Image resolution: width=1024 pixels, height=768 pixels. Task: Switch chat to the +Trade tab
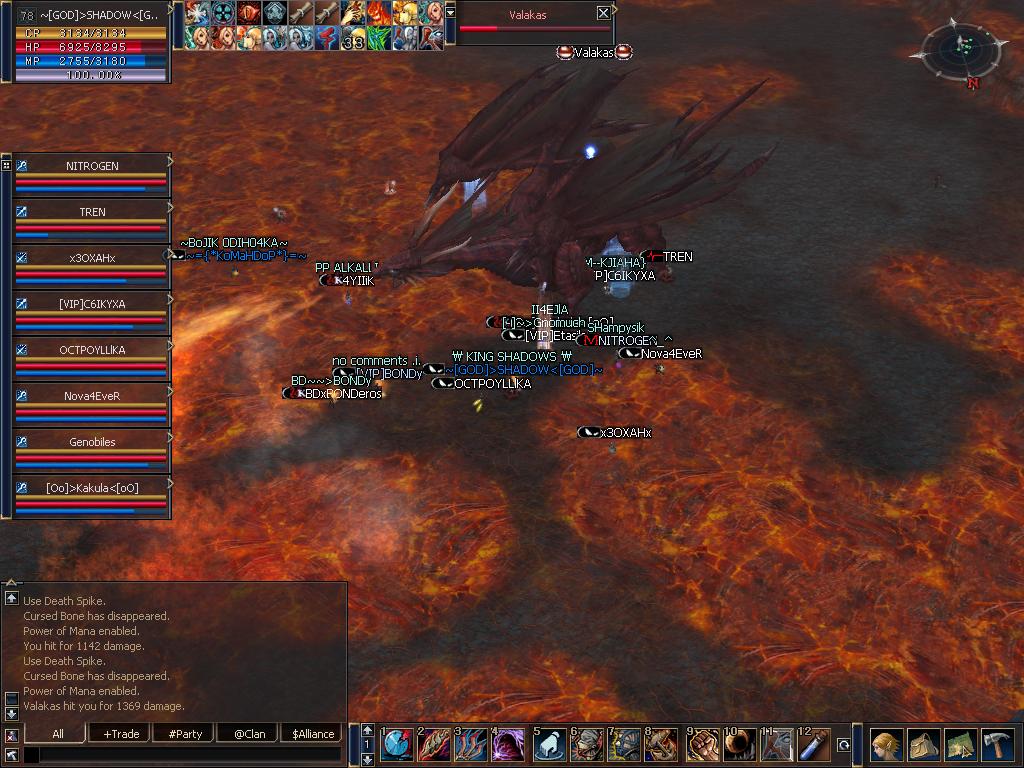[x=121, y=734]
